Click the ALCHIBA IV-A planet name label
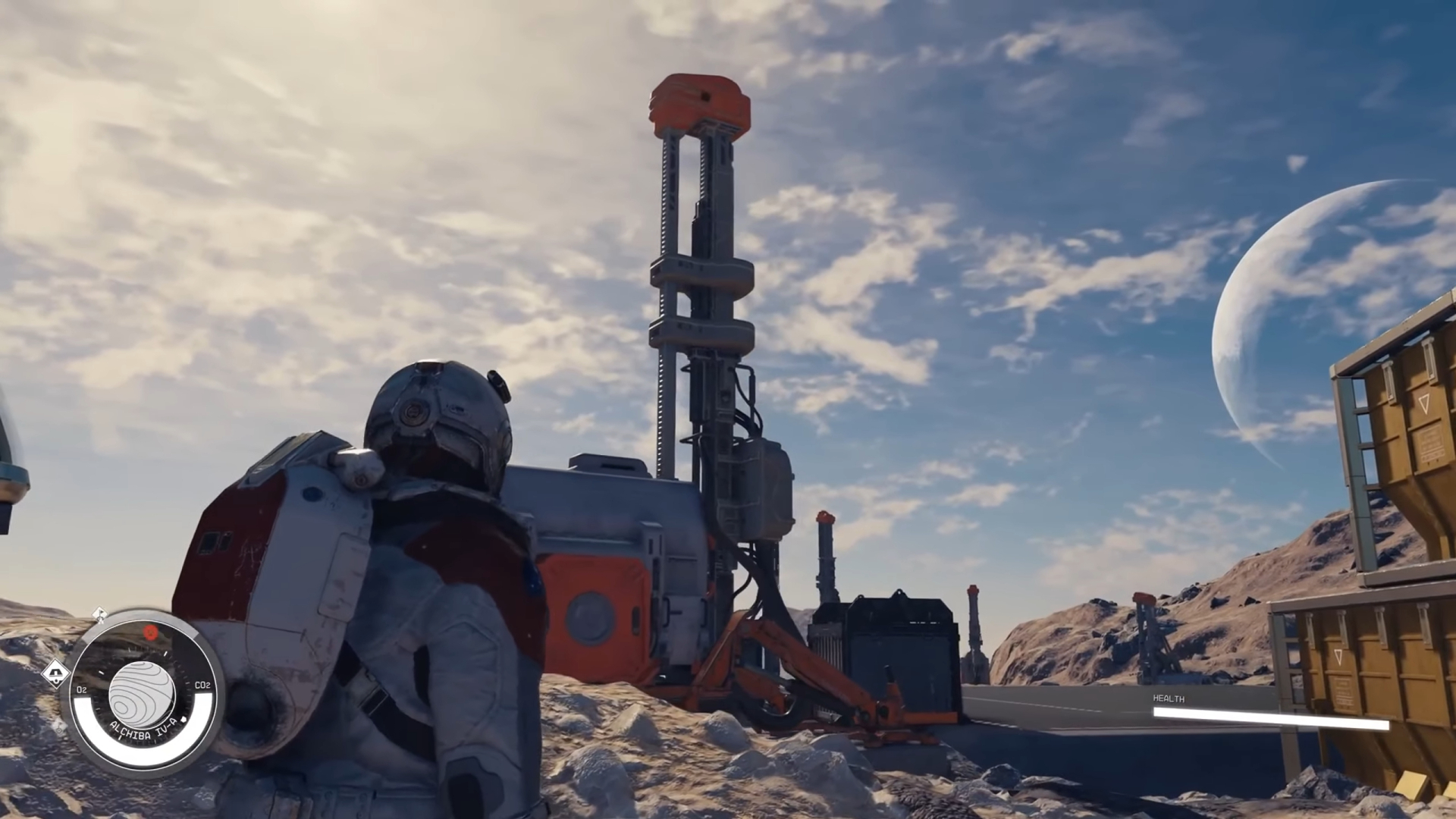 (143, 730)
